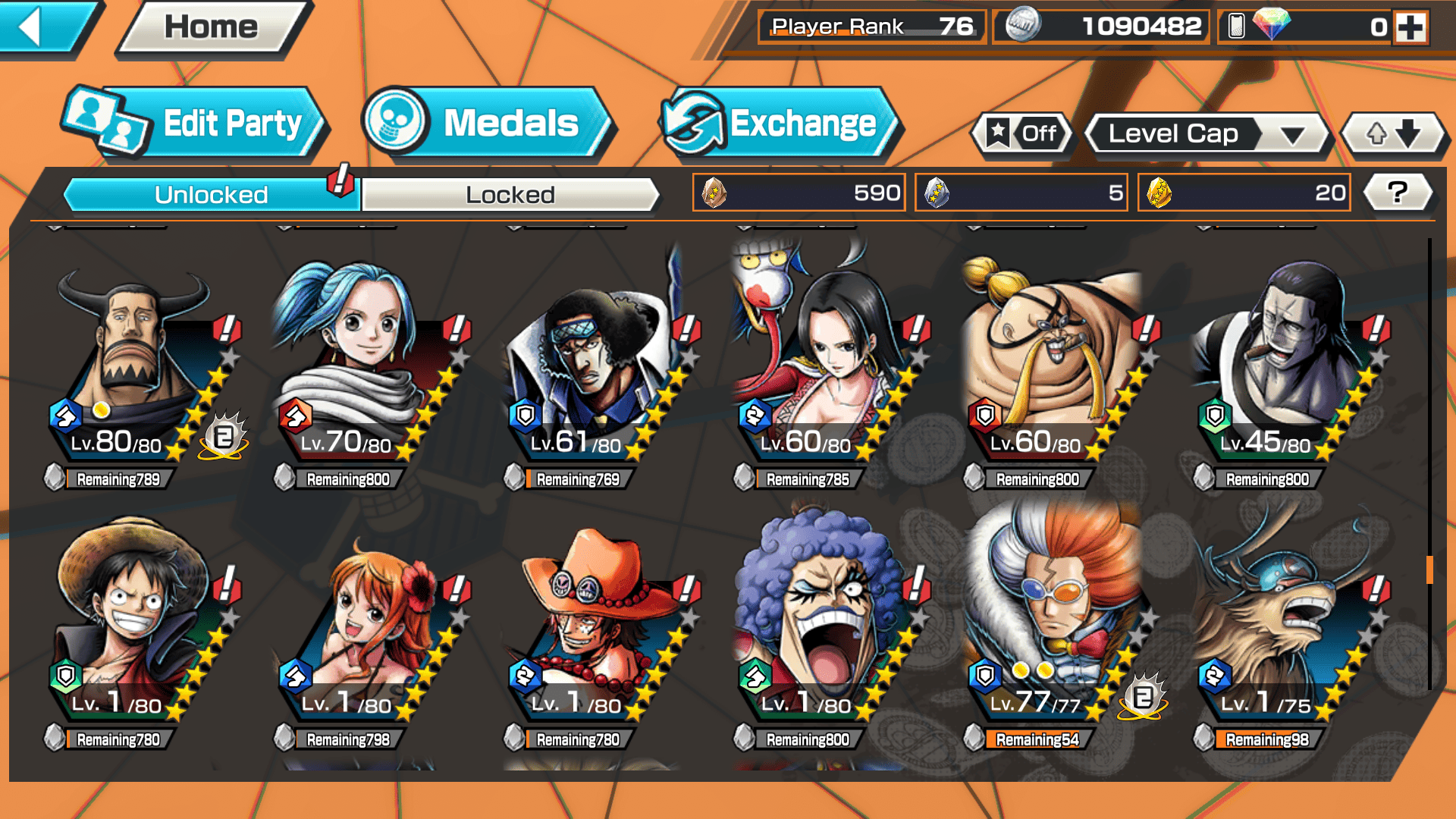This screenshot has width=1456, height=819.
Task: Reverse the sort order with arrows button
Action: (x=1393, y=134)
